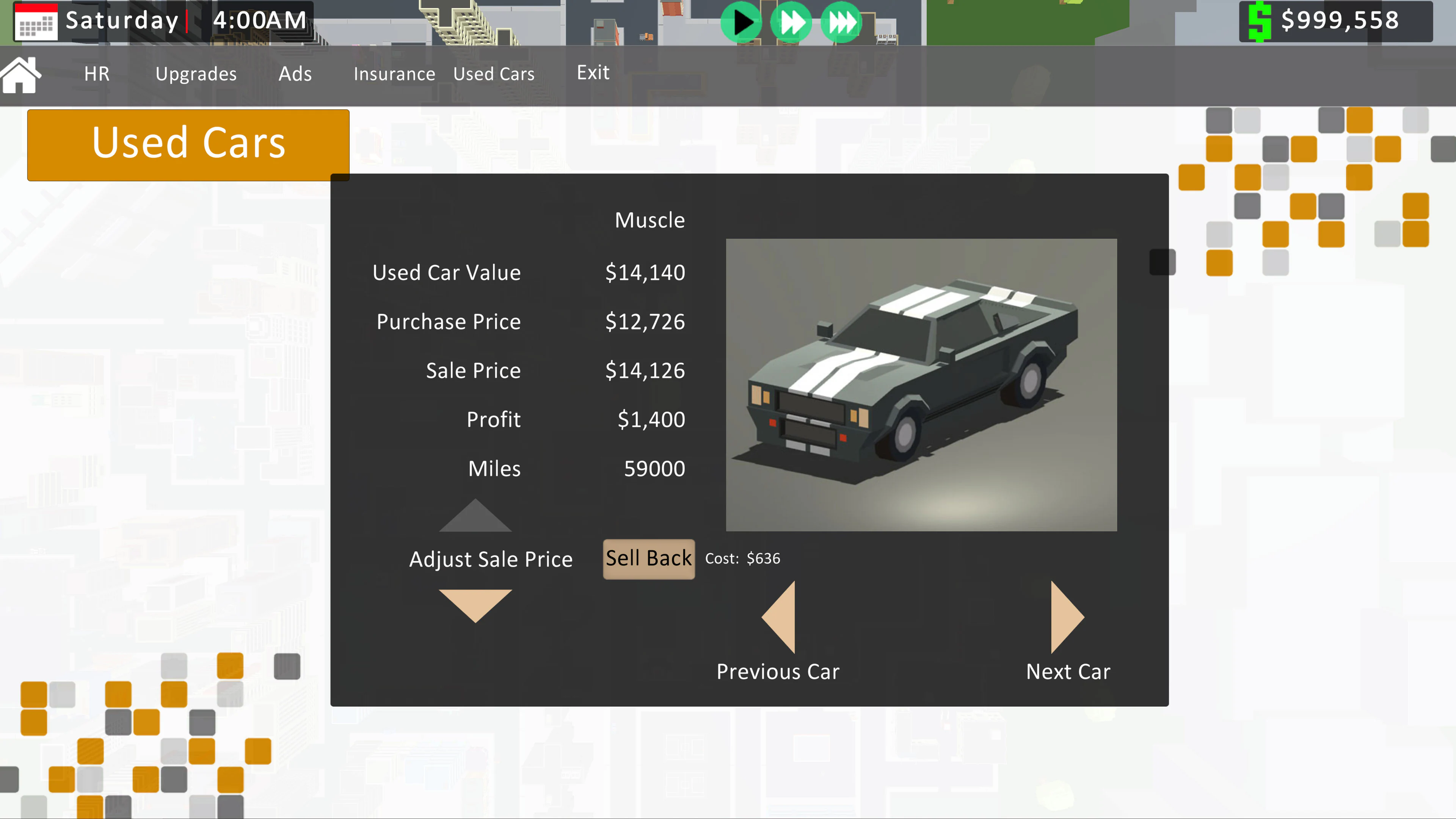Set double-speed fast forward
The width and height of the screenshot is (1456, 819).
coord(791,23)
